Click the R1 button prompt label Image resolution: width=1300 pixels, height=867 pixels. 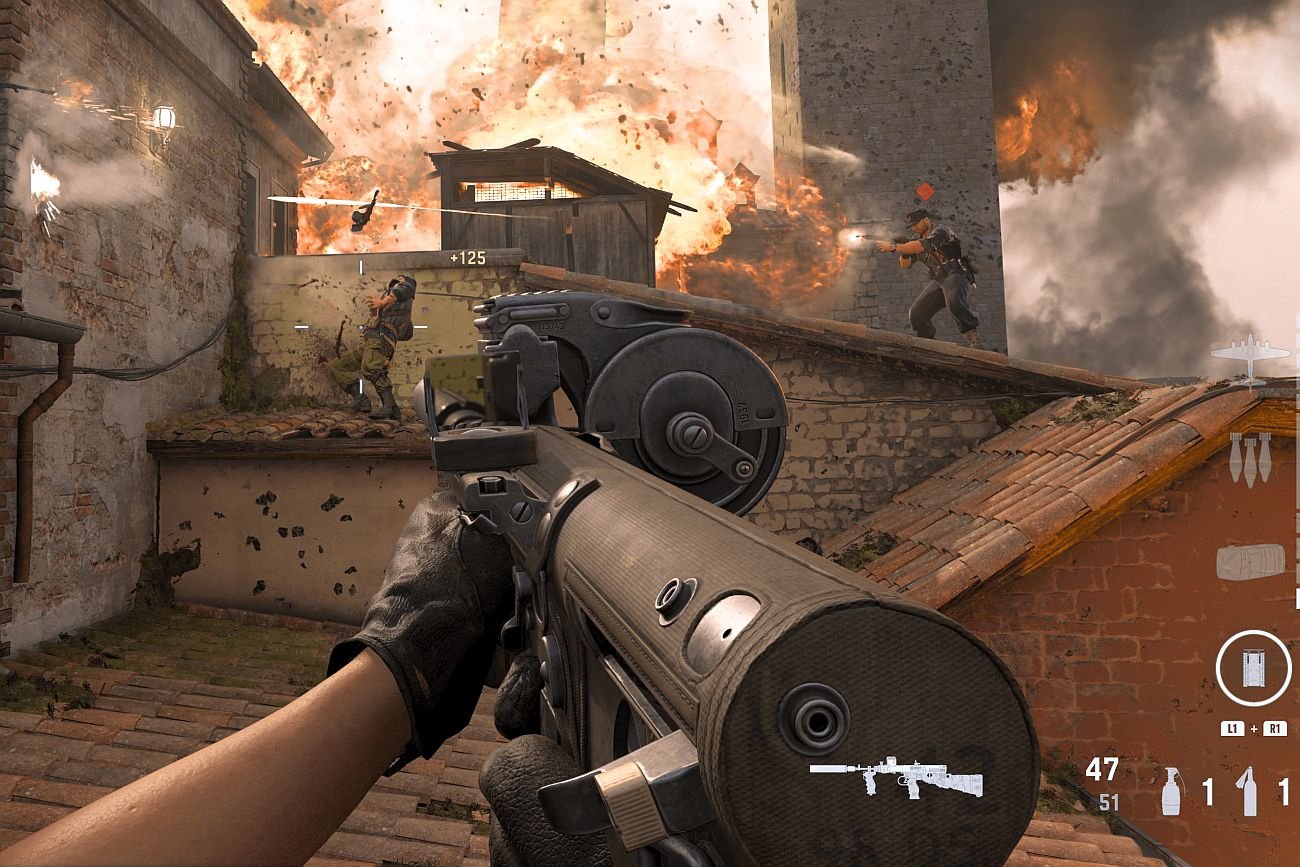pos(1277,729)
